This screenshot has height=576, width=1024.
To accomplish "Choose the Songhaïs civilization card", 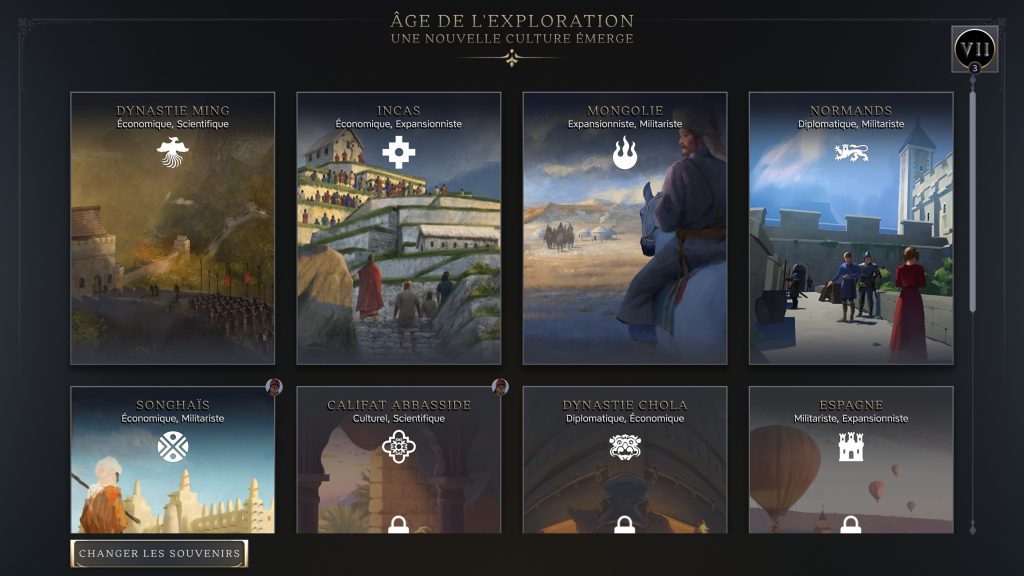I will coord(172,459).
